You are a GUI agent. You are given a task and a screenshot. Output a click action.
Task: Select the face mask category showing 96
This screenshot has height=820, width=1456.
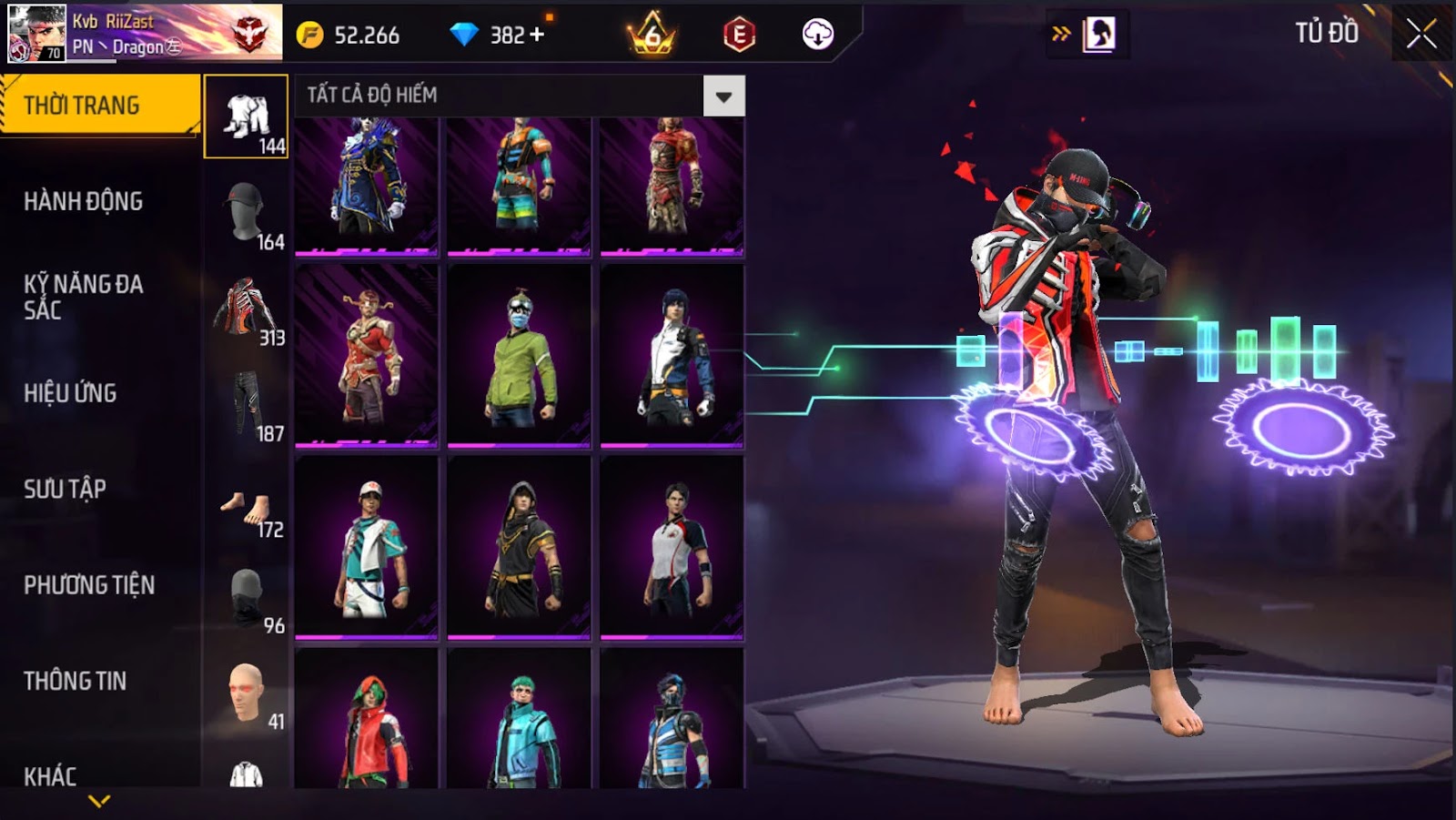pyautogui.click(x=247, y=599)
